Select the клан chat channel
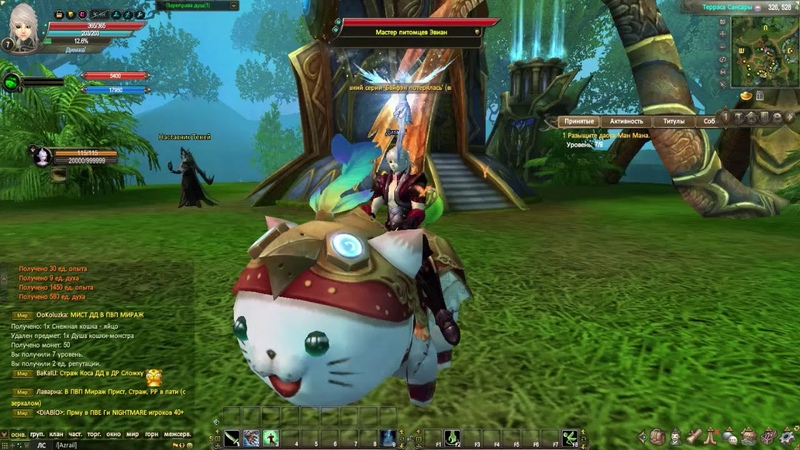The height and width of the screenshot is (450, 800). (x=55, y=435)
